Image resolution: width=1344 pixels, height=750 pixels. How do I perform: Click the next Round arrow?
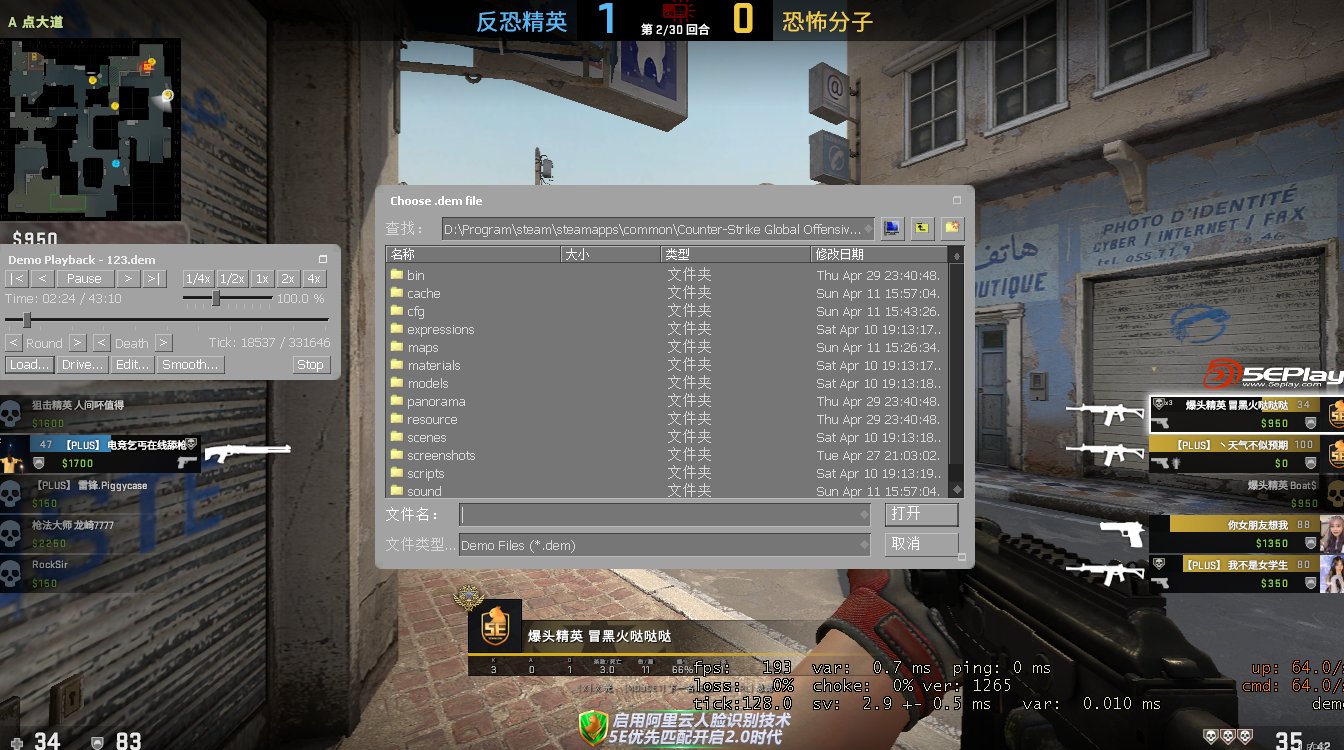(77, 342)
